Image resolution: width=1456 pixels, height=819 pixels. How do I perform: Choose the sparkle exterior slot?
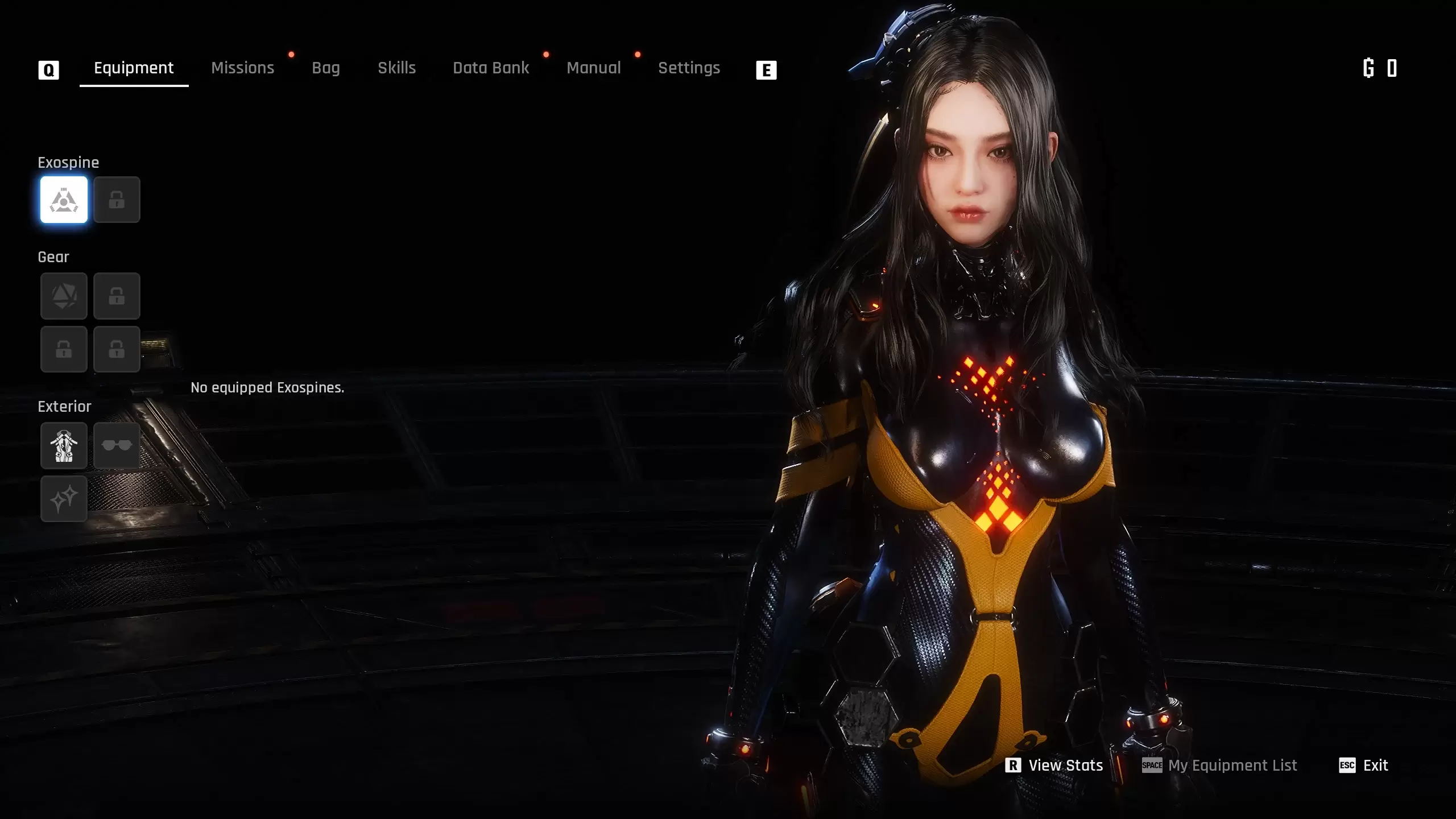pos(64,499)
